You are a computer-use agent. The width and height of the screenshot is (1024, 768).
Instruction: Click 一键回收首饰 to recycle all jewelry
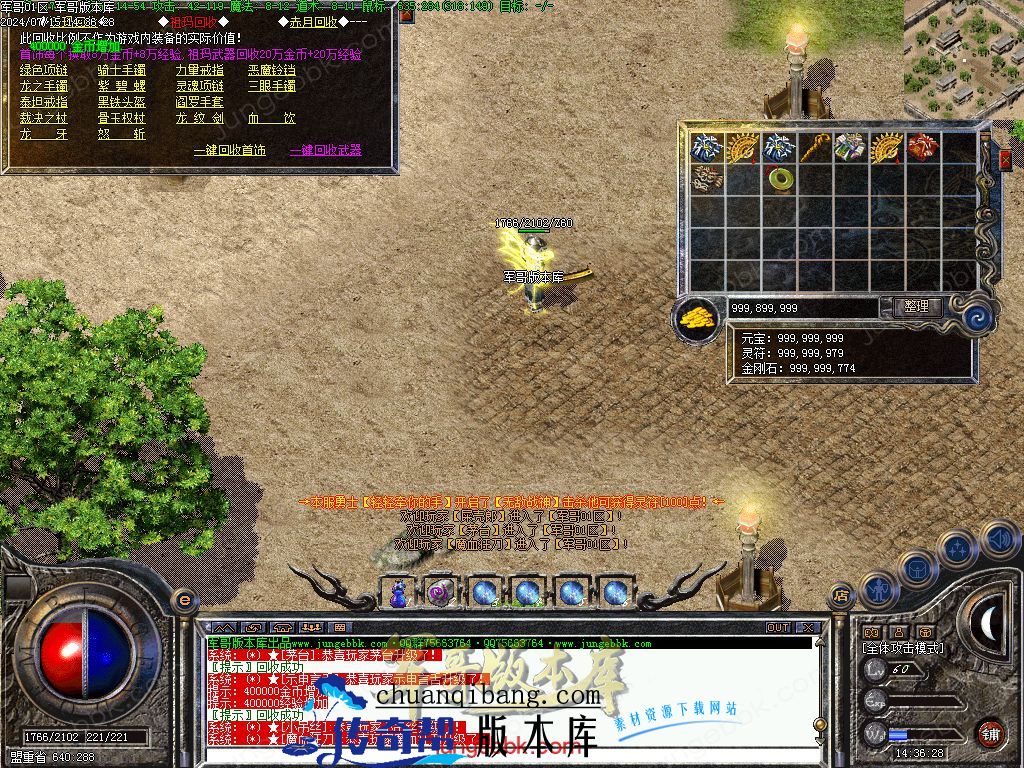pyautogui.click(x=229, y=150)
